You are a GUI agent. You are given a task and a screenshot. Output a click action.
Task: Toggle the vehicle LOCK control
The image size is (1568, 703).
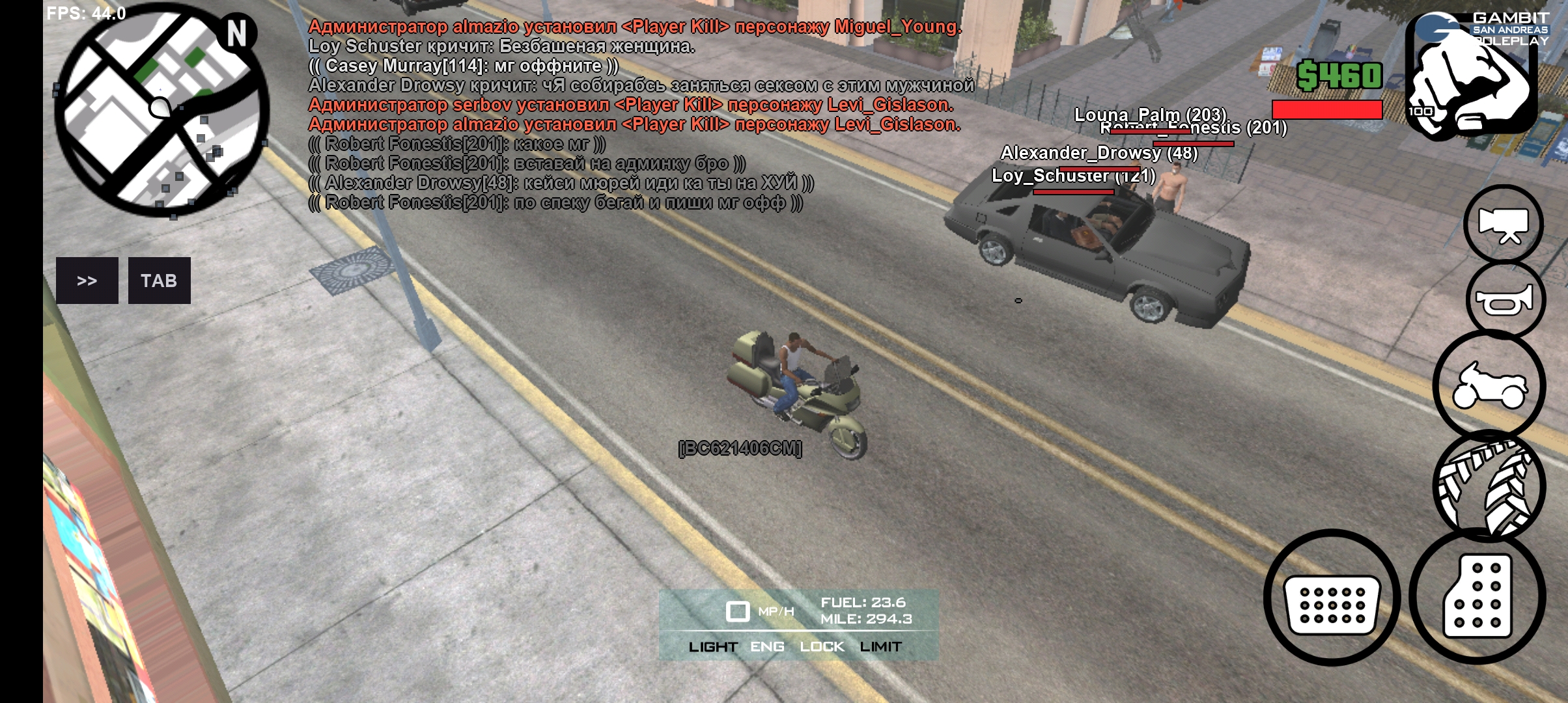pos(822,647)
